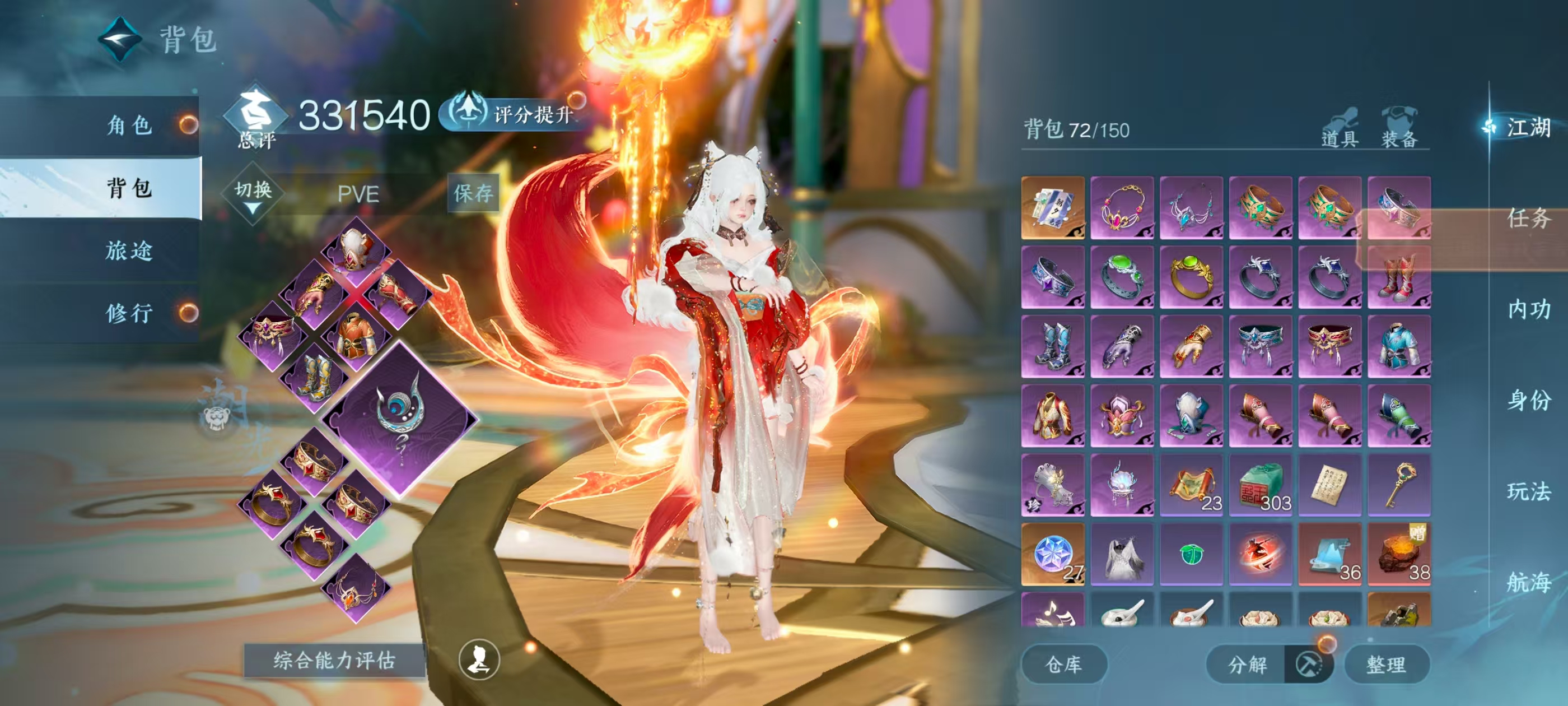Save the loadout with 保存
The image size is (1568, 706).
point(473,193)
